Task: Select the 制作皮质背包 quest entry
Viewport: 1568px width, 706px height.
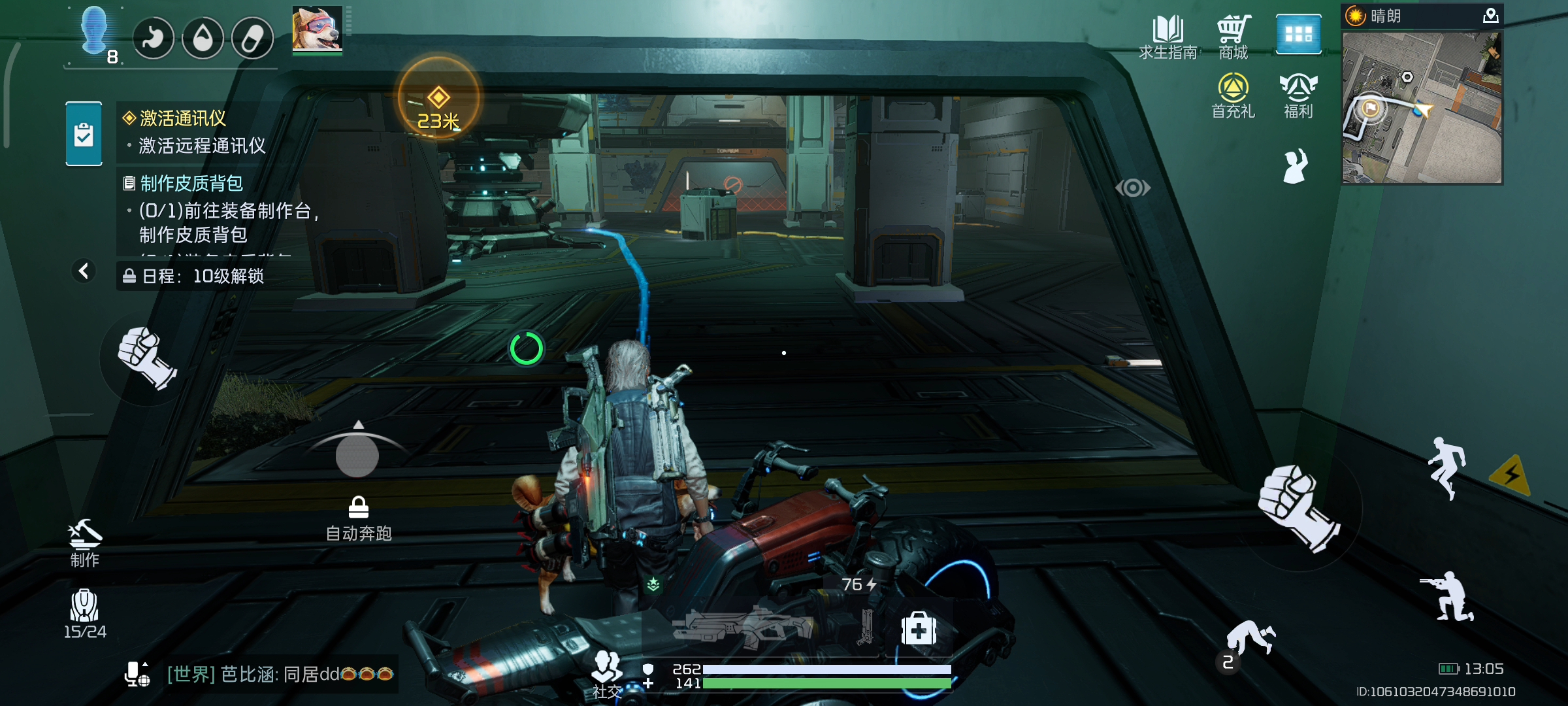Action: pyautogui.click(x=191, y=184)
